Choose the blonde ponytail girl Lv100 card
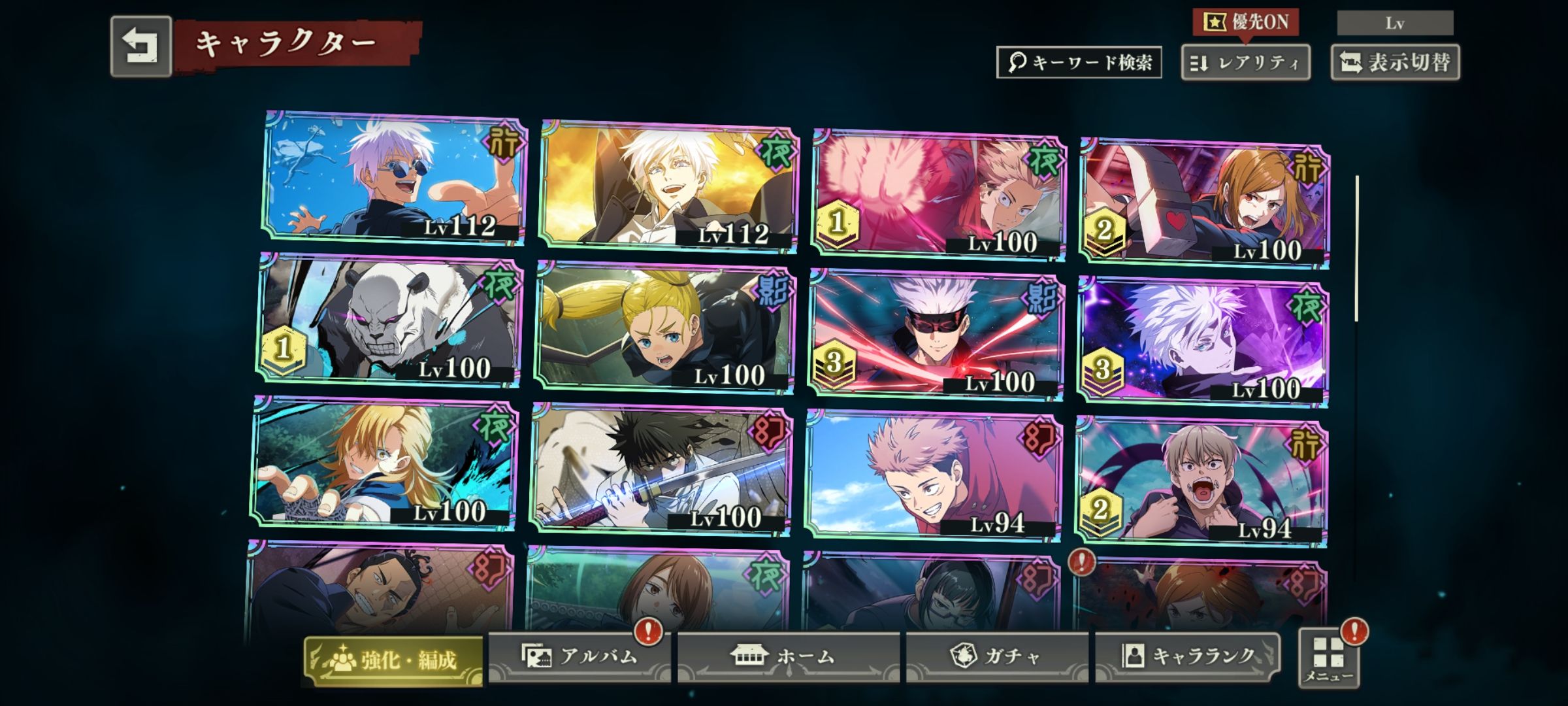 pyautogui.click(x=664, y=327)
